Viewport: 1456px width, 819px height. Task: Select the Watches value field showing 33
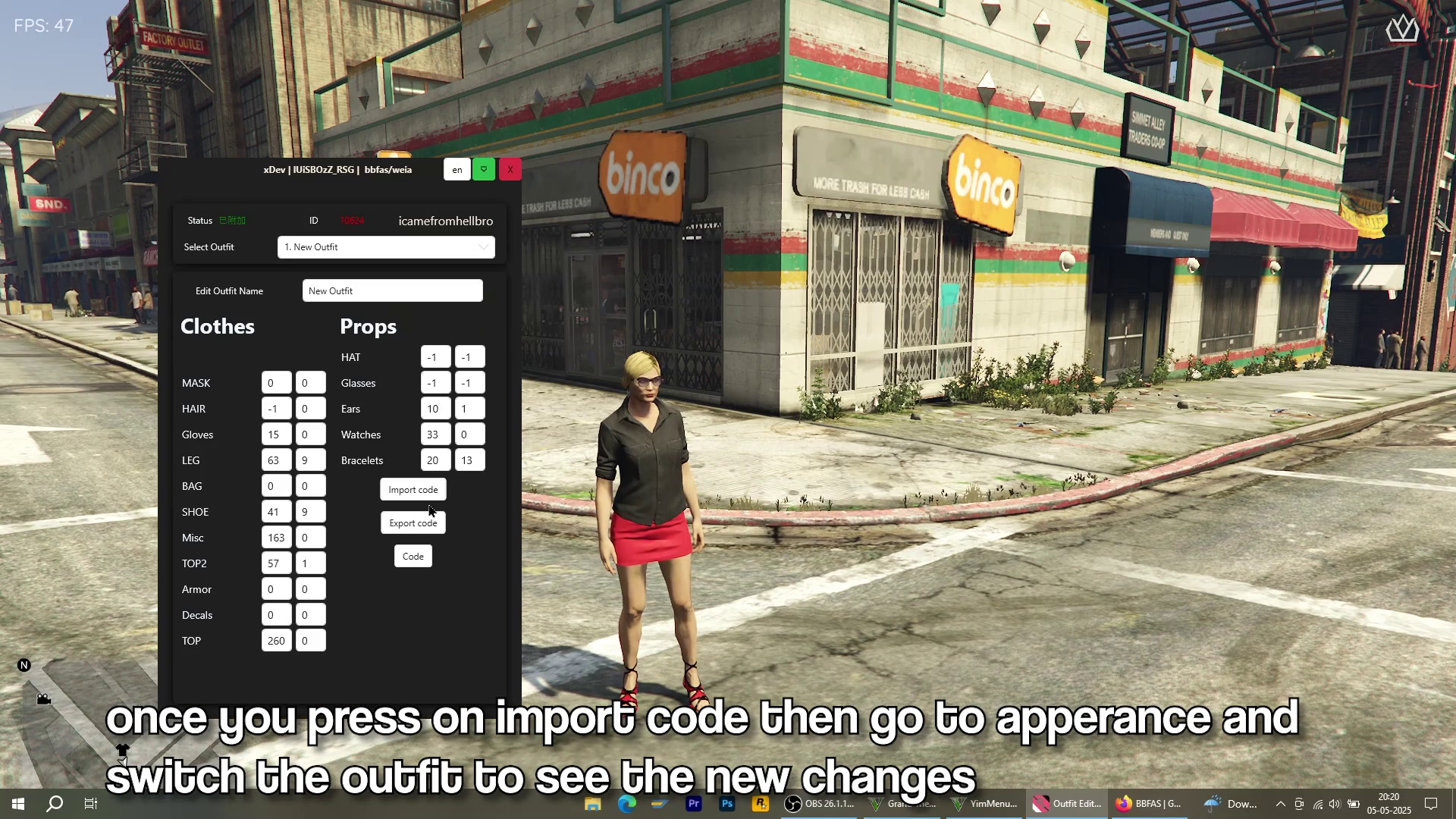435,435
